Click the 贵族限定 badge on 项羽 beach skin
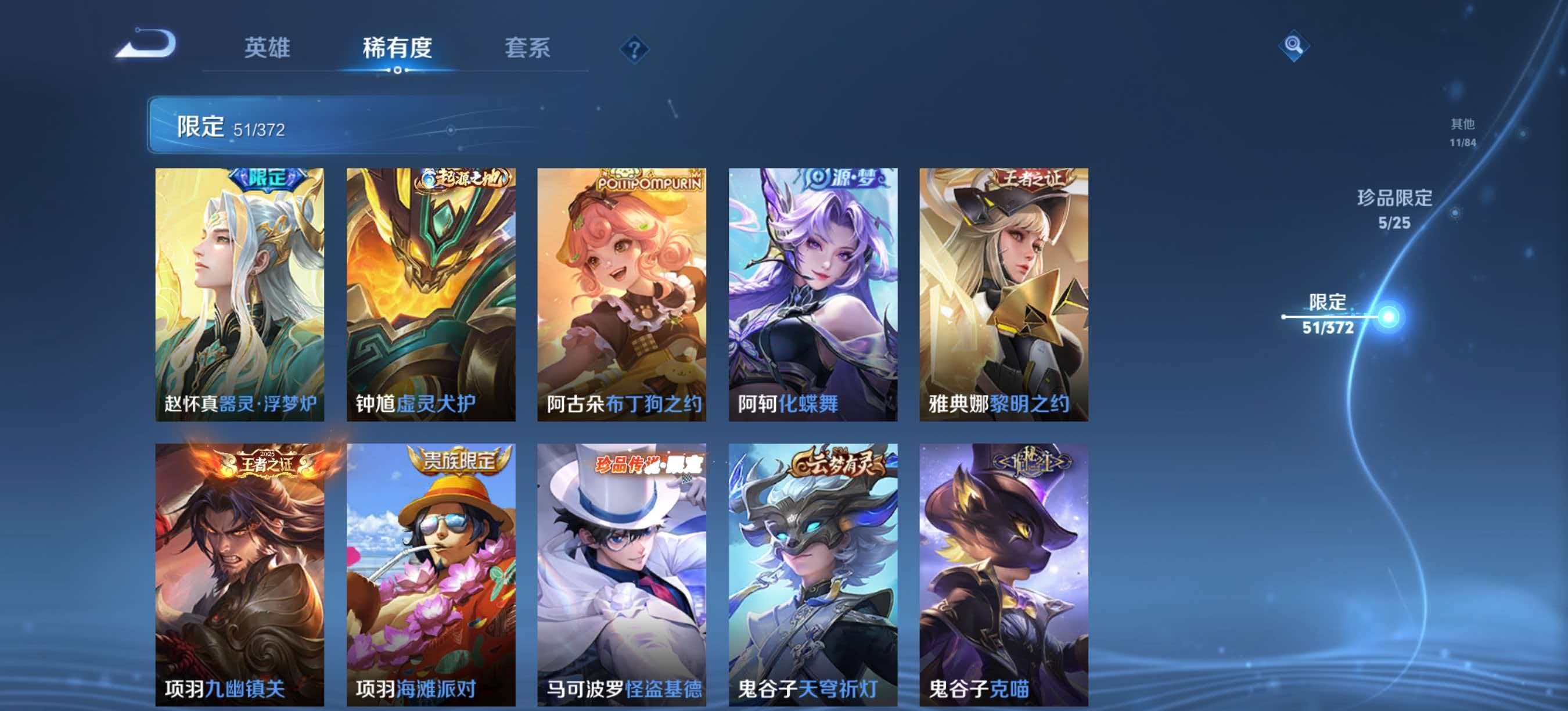 (x=462, y=461)
